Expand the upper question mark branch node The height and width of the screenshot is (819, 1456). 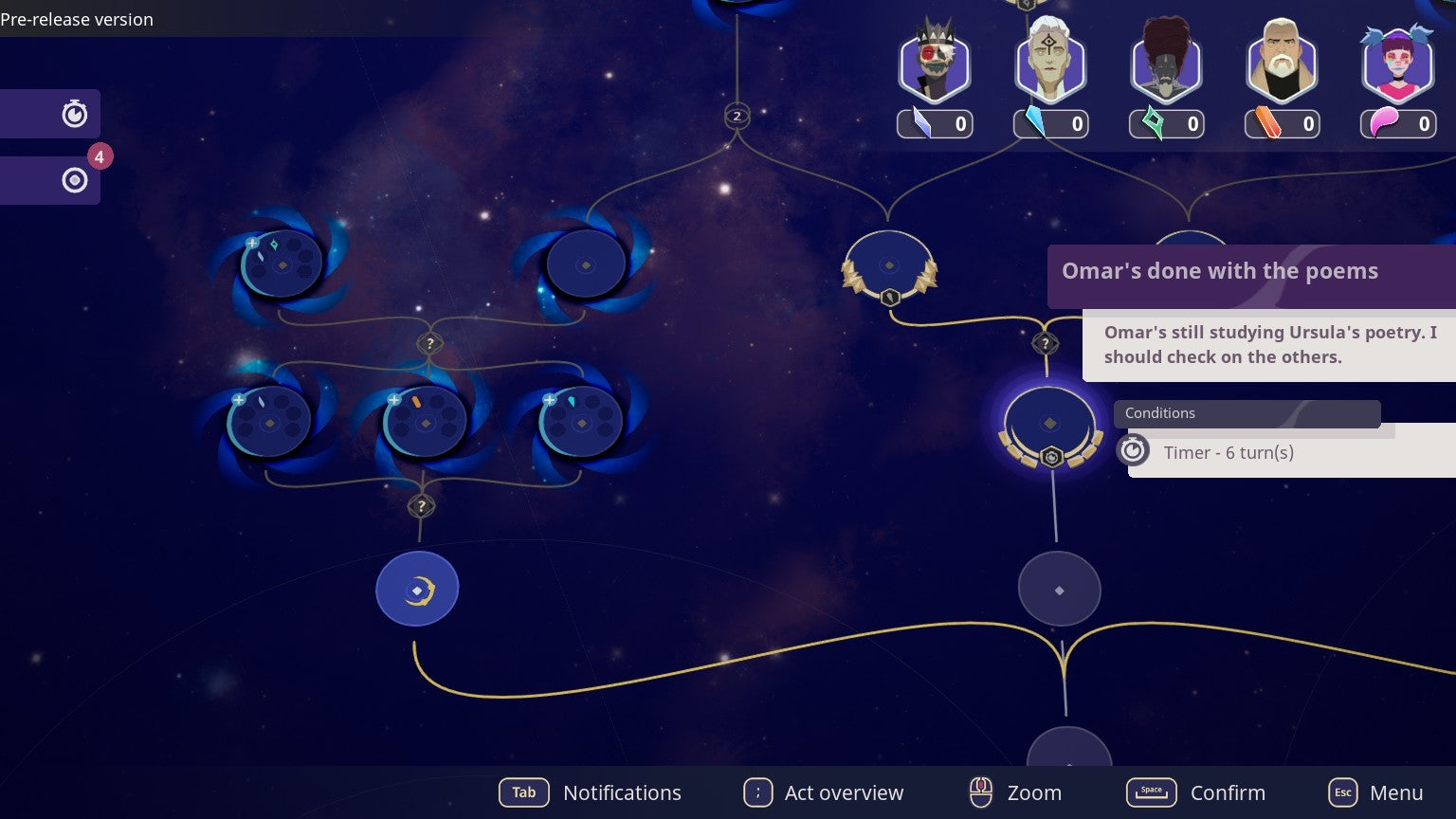click(428, 343)
